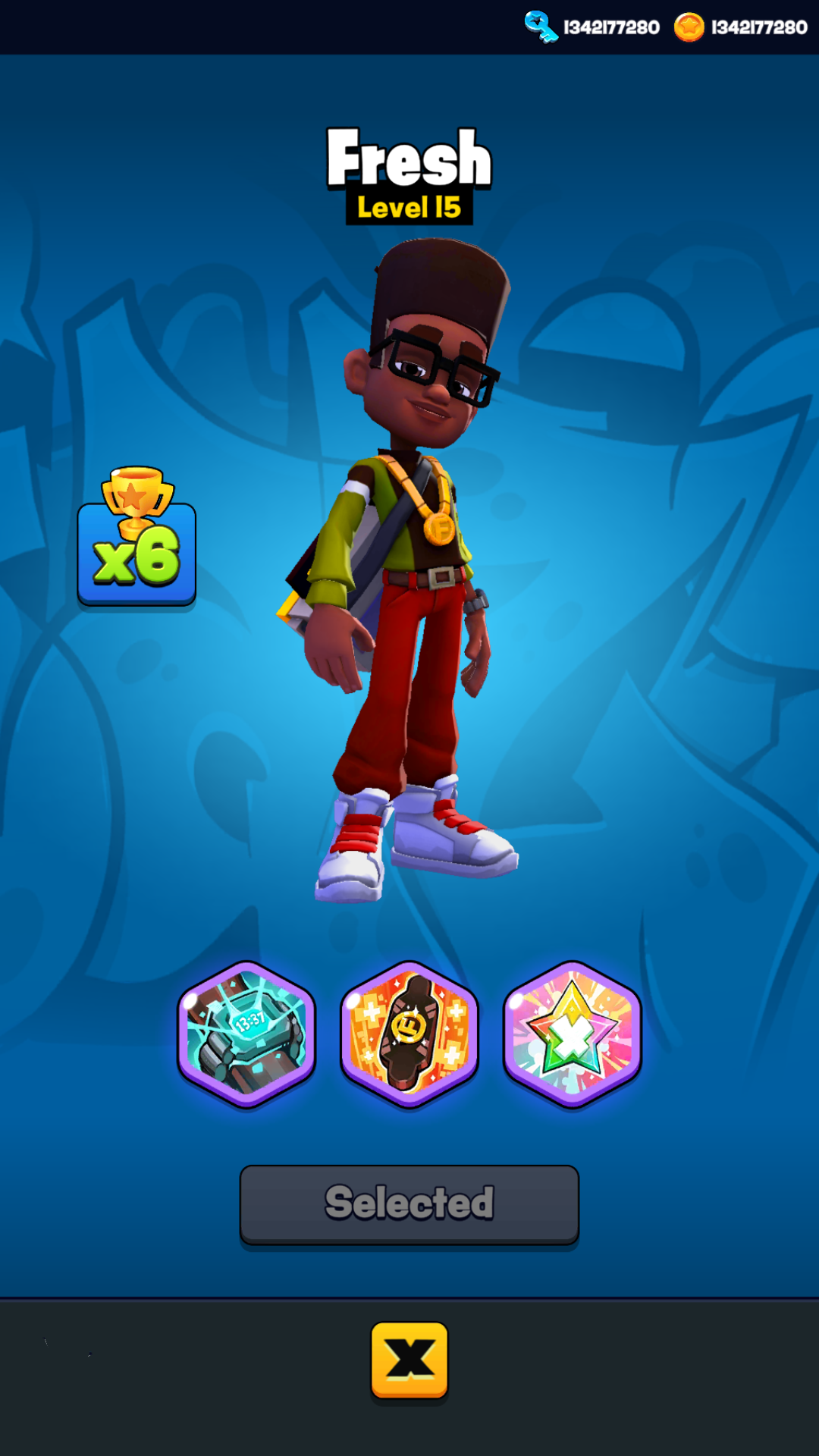Choose the rainbow star perk hexagon
The image size is (819, 1456).
(x=573, y=1034)
